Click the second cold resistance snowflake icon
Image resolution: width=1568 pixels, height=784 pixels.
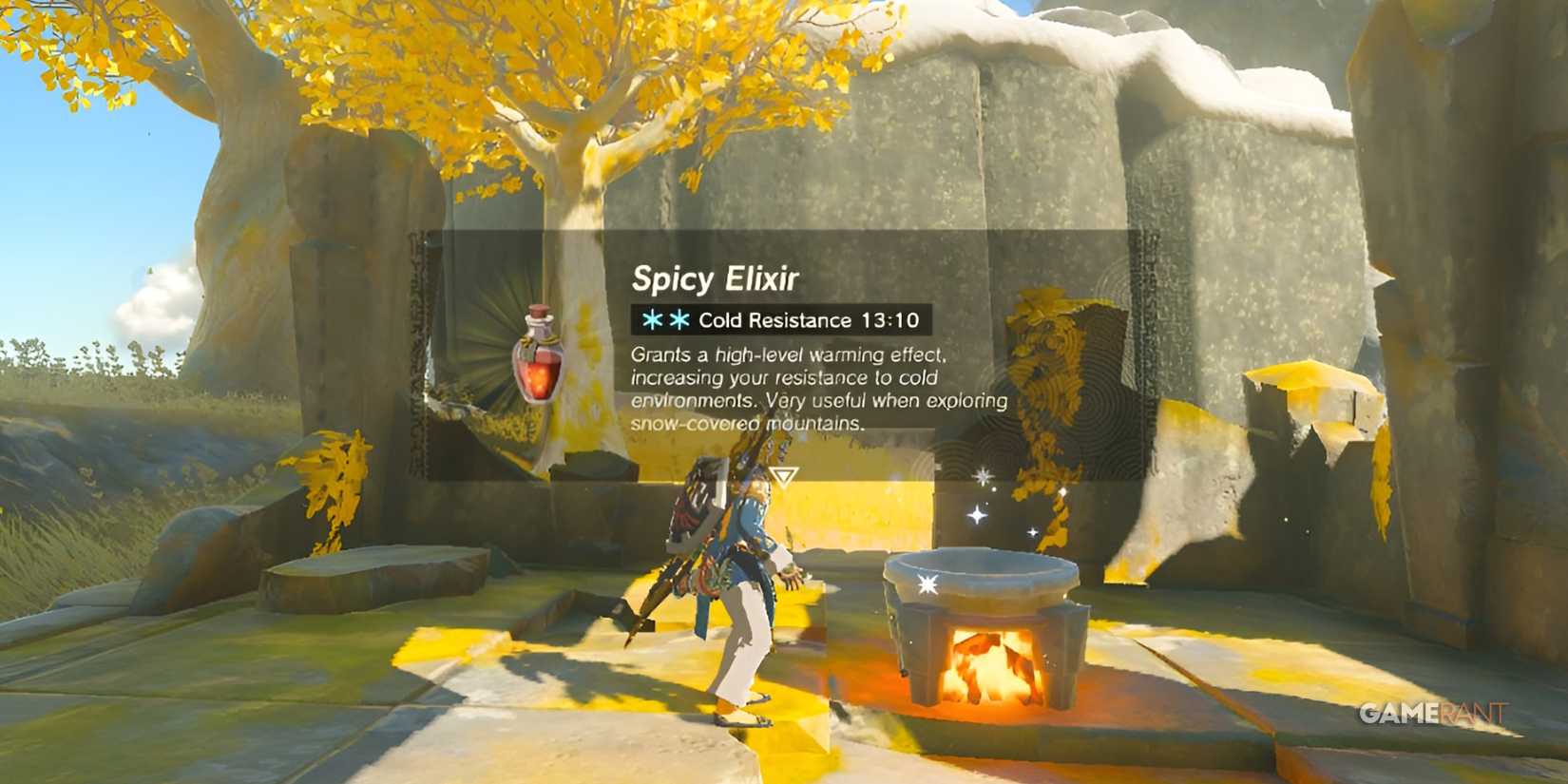pos(681,320)
